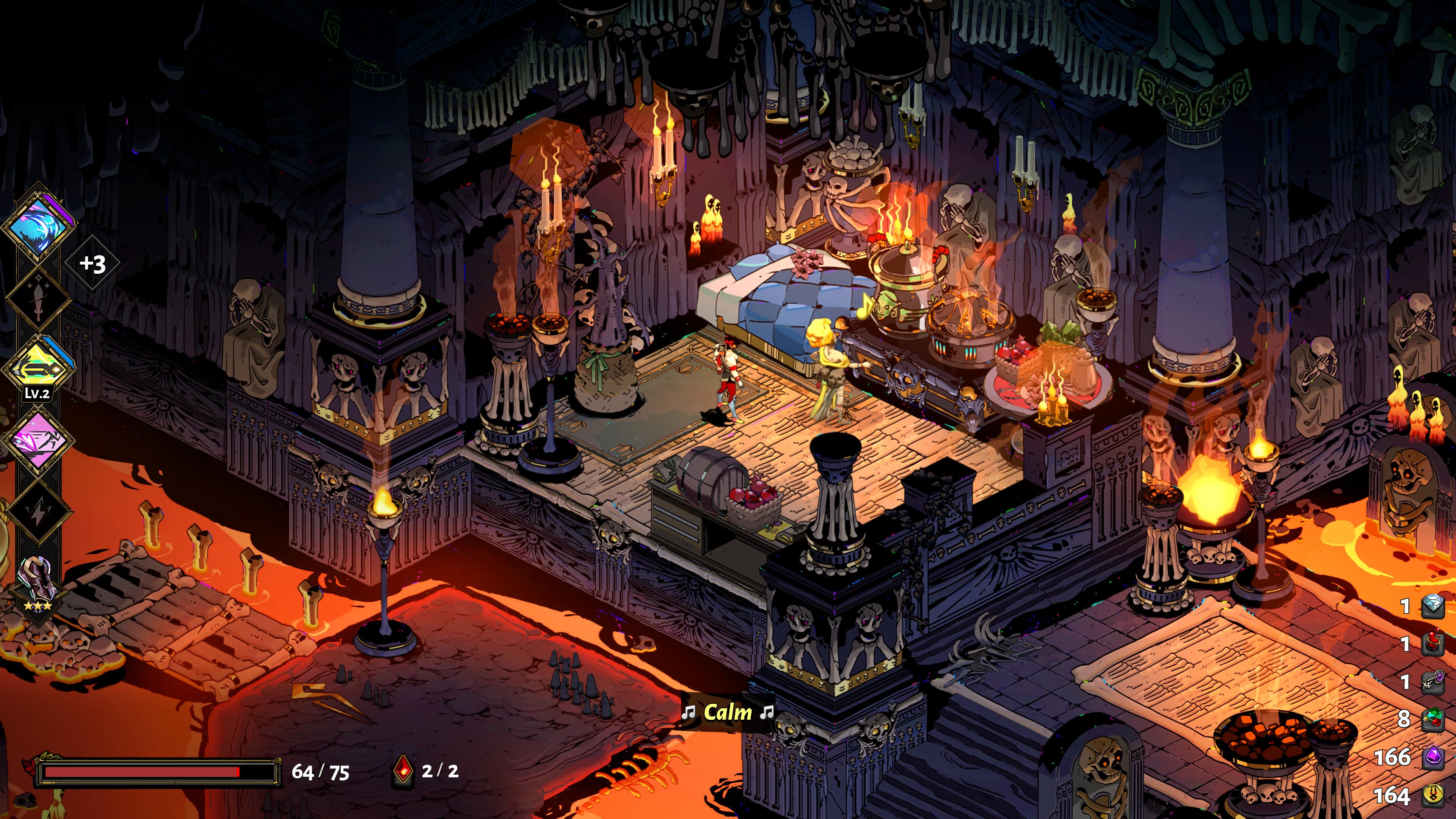The width and height of the screenshot is (1456, 819).
Task: Select the purple Darkness crystal icon
Action: 1433,757
